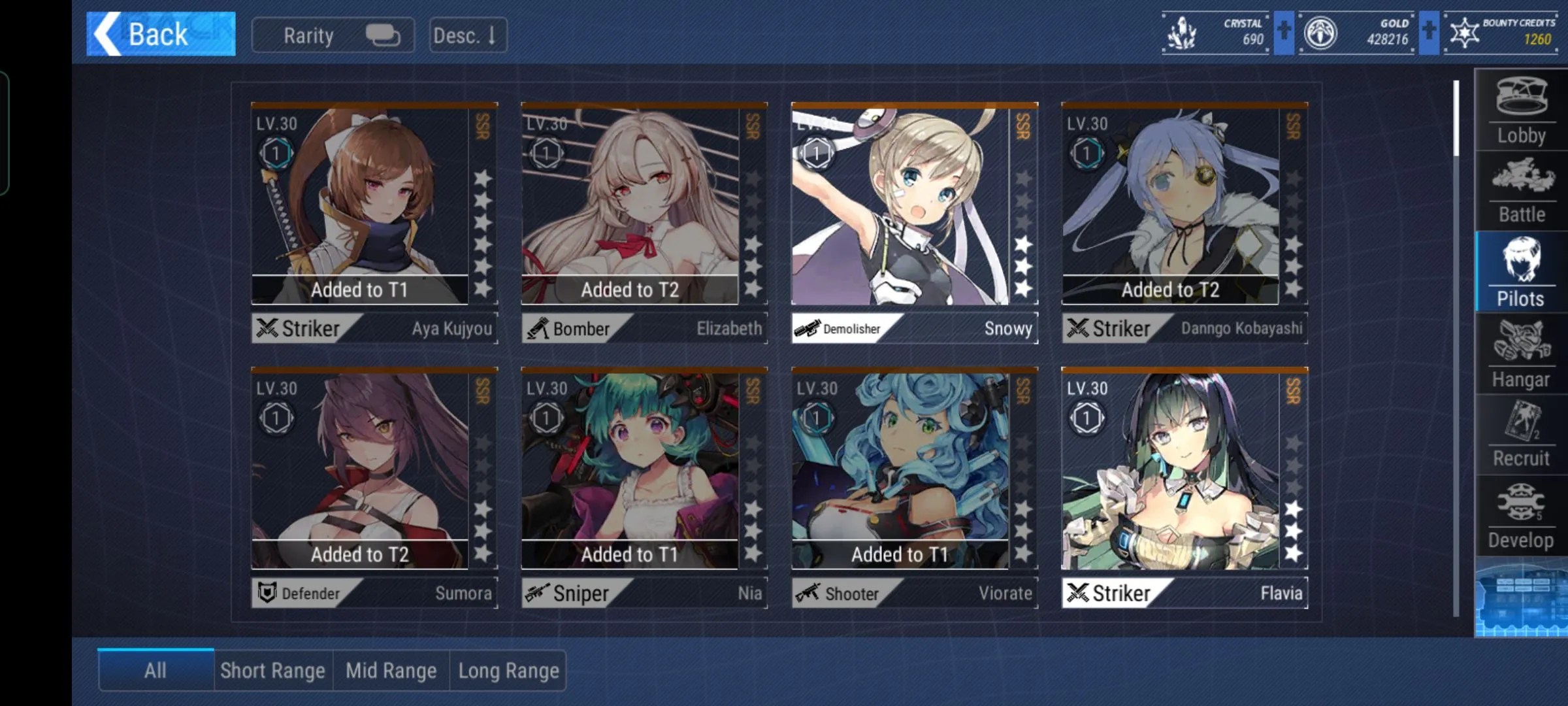This screenshot has height=706, width=1568.
Task: Add more Gold with the plus button
Action: [x=1429, y=32]
